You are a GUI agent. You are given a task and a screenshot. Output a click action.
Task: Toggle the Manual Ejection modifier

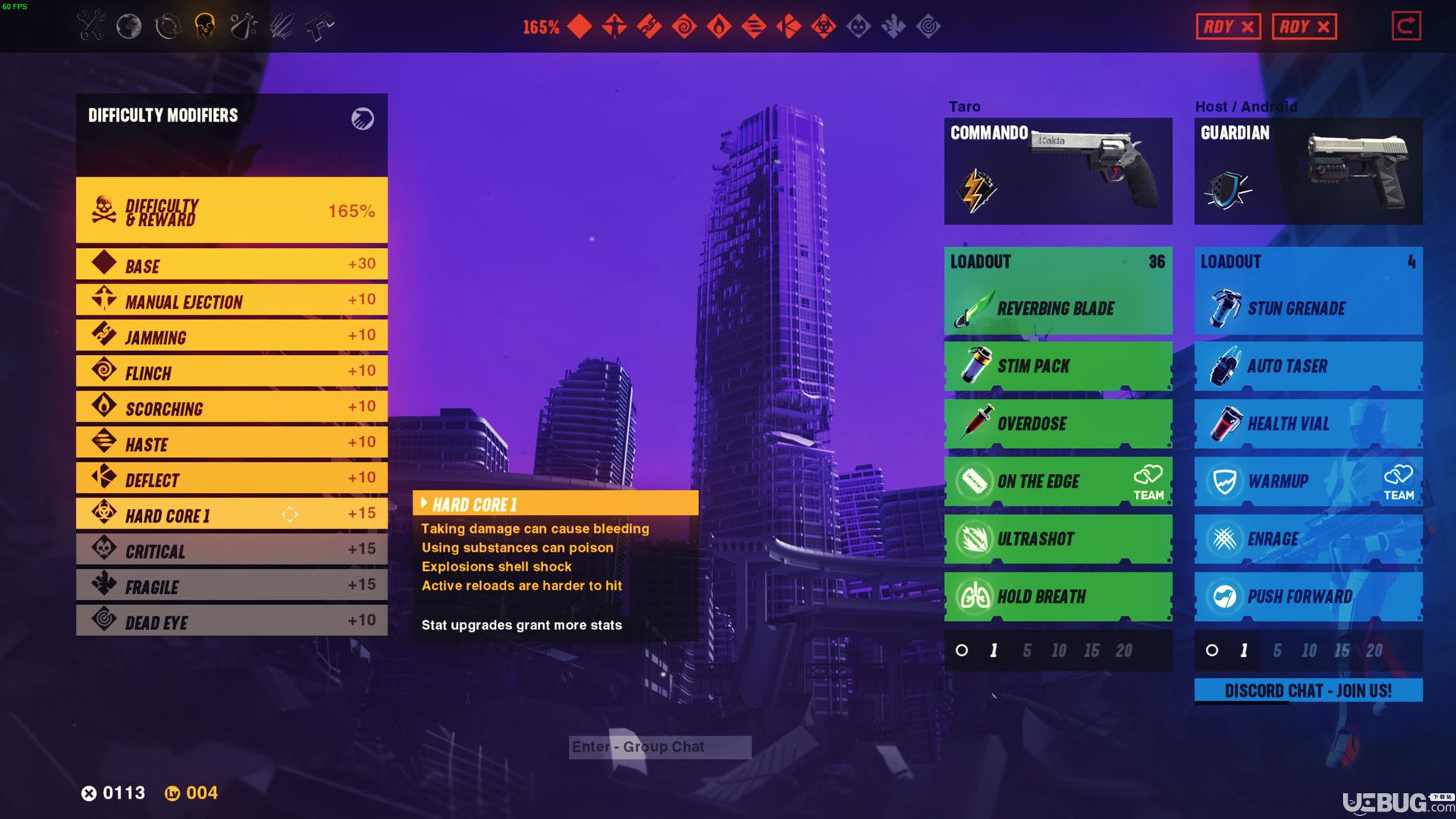[231, 300]
